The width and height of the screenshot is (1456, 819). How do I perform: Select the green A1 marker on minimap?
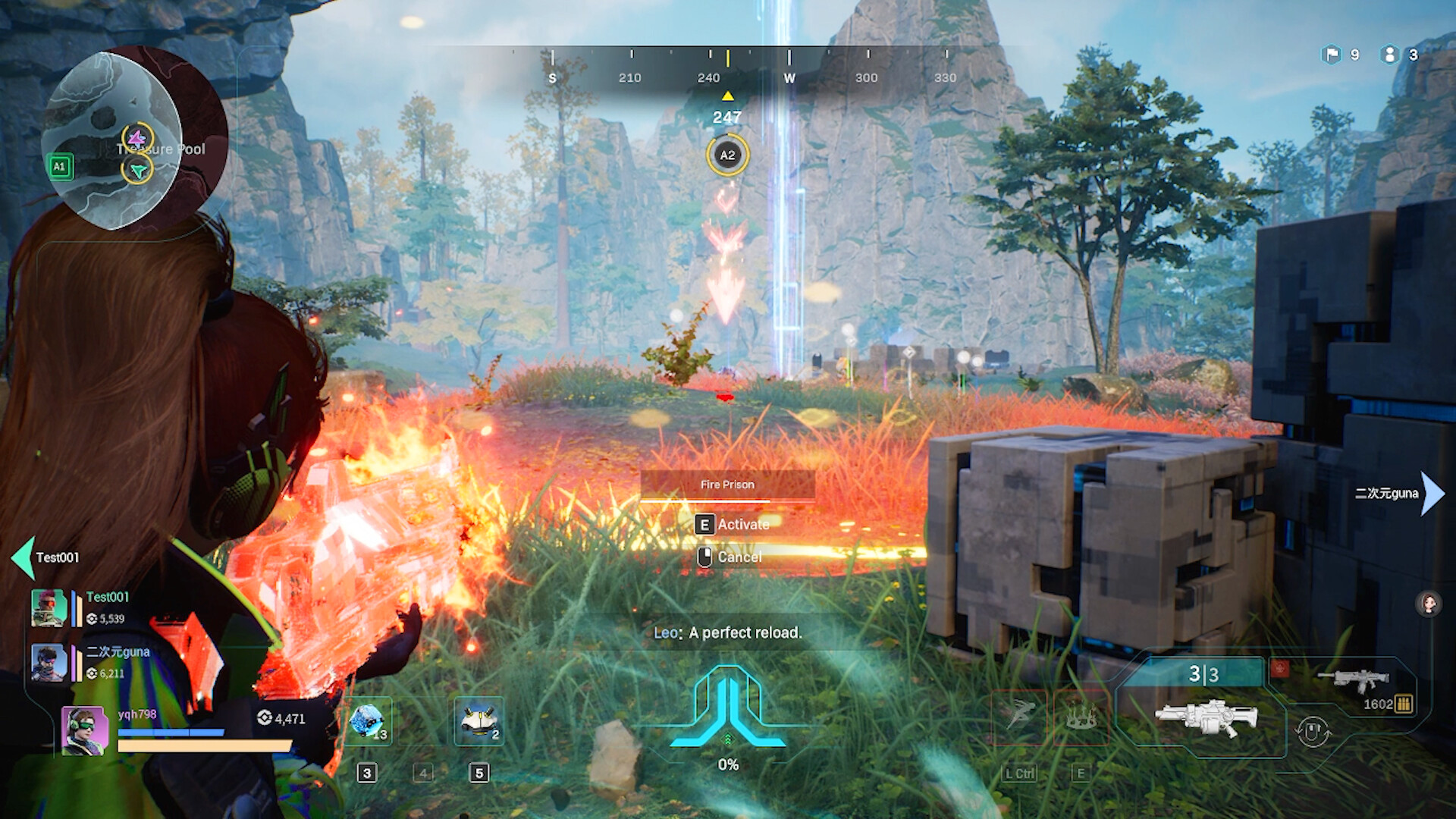click(x=60, y=167)
